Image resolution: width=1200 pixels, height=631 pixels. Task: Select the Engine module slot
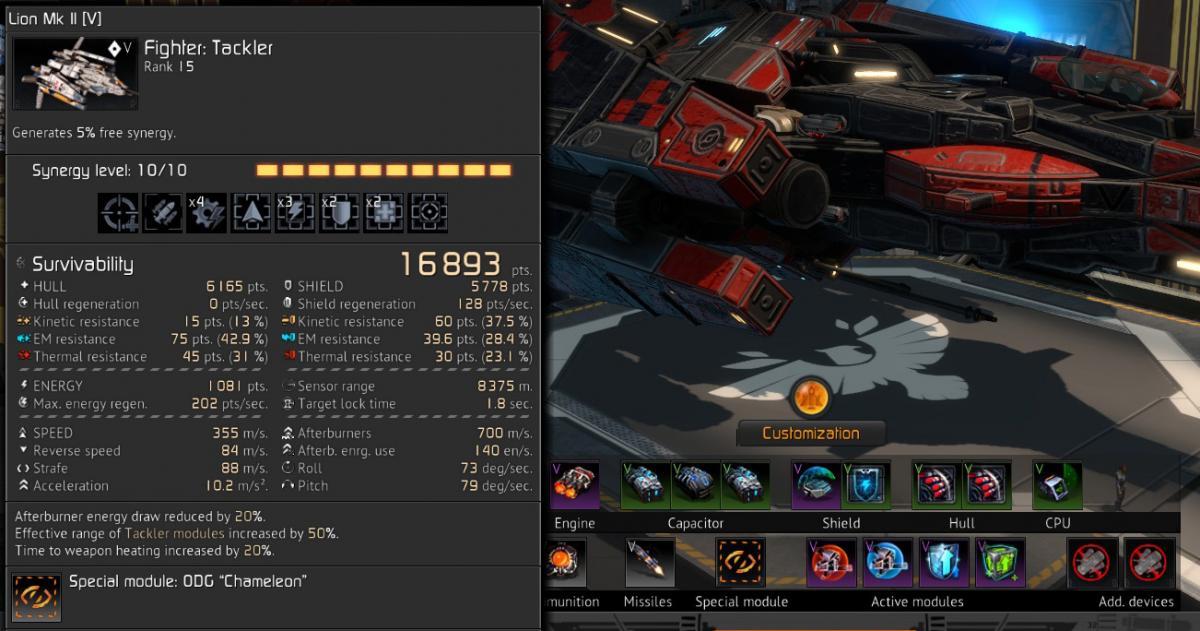tap(574, 485)
